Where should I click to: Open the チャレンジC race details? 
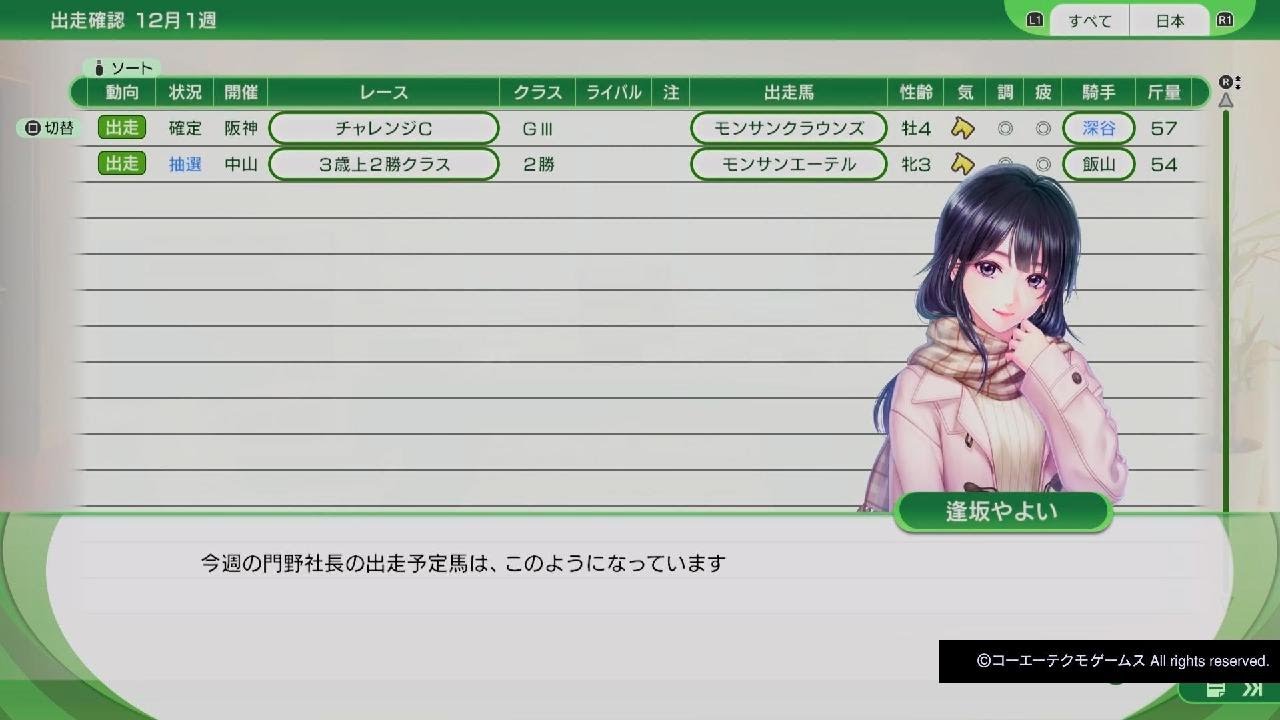tap(383, 128)
